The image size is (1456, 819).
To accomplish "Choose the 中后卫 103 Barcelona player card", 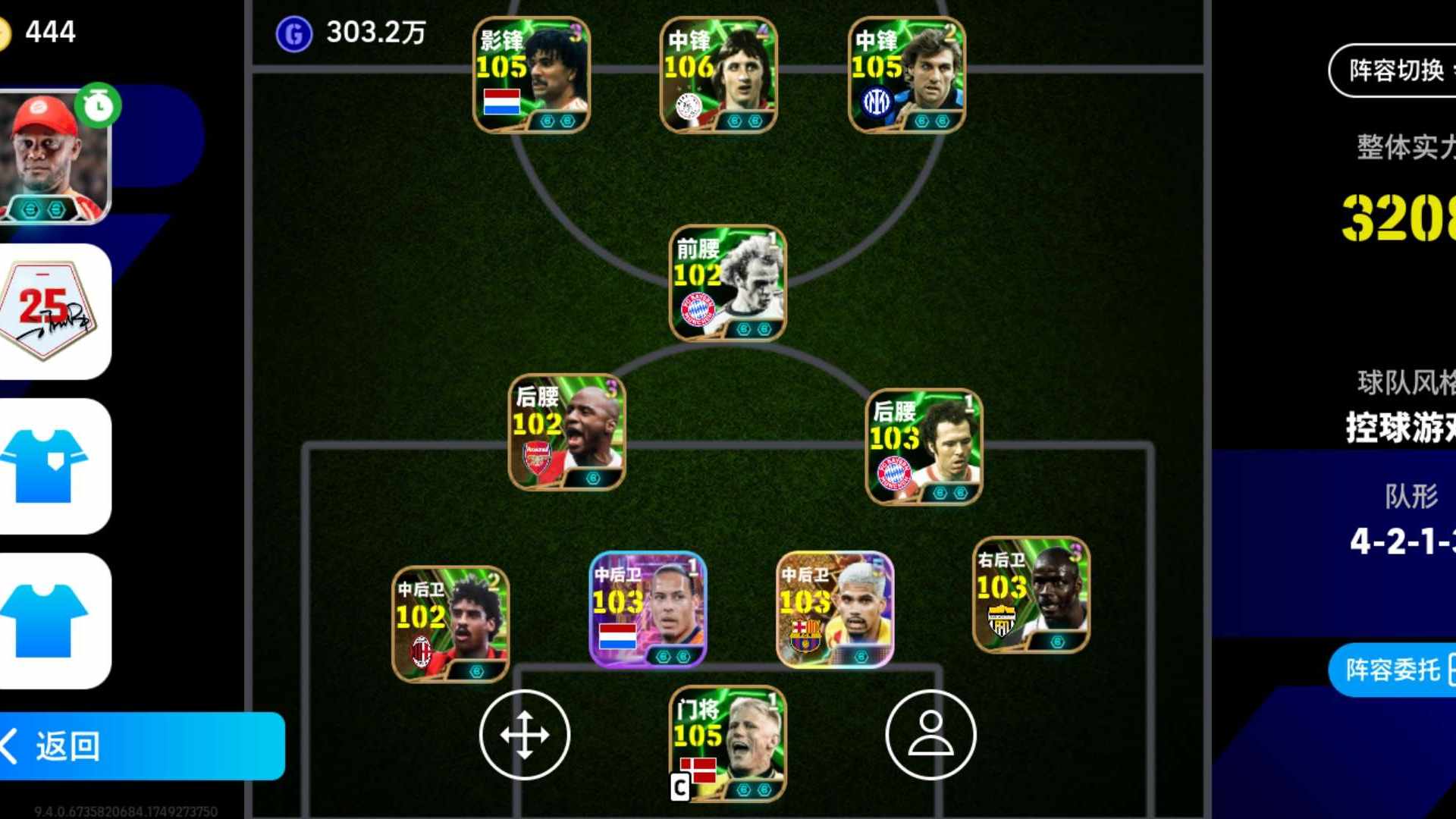I will 835,610.
